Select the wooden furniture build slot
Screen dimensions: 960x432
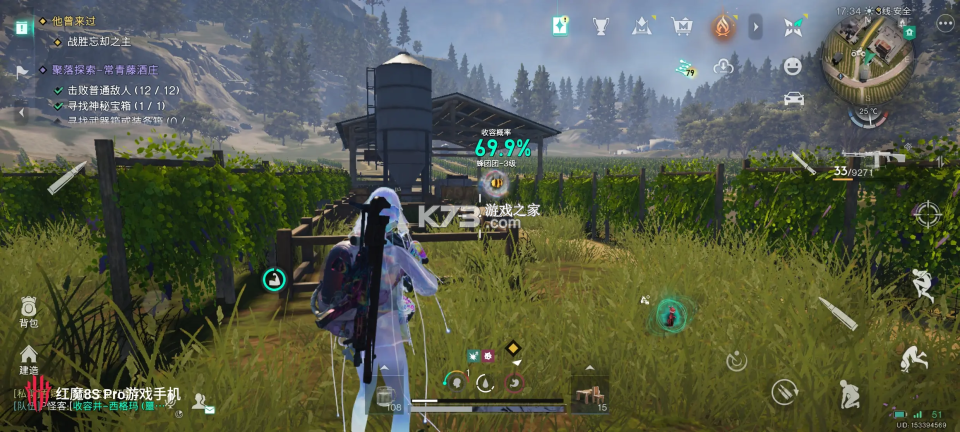coord(588,394)
